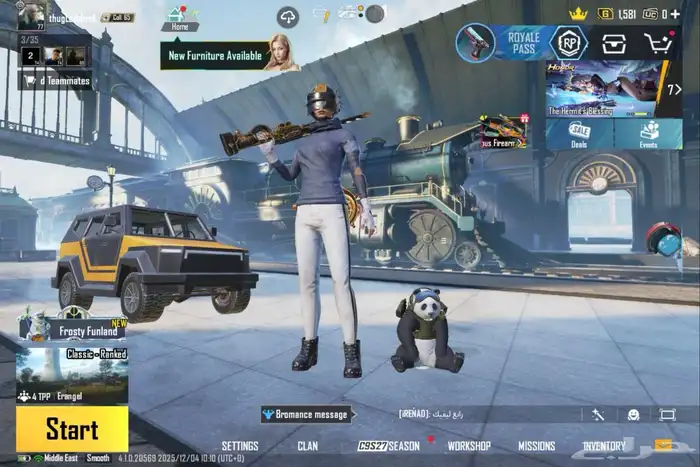This screenshot has width=700, height=467.
Task: Go to Home from the house icon
Action: pos(179,18)
